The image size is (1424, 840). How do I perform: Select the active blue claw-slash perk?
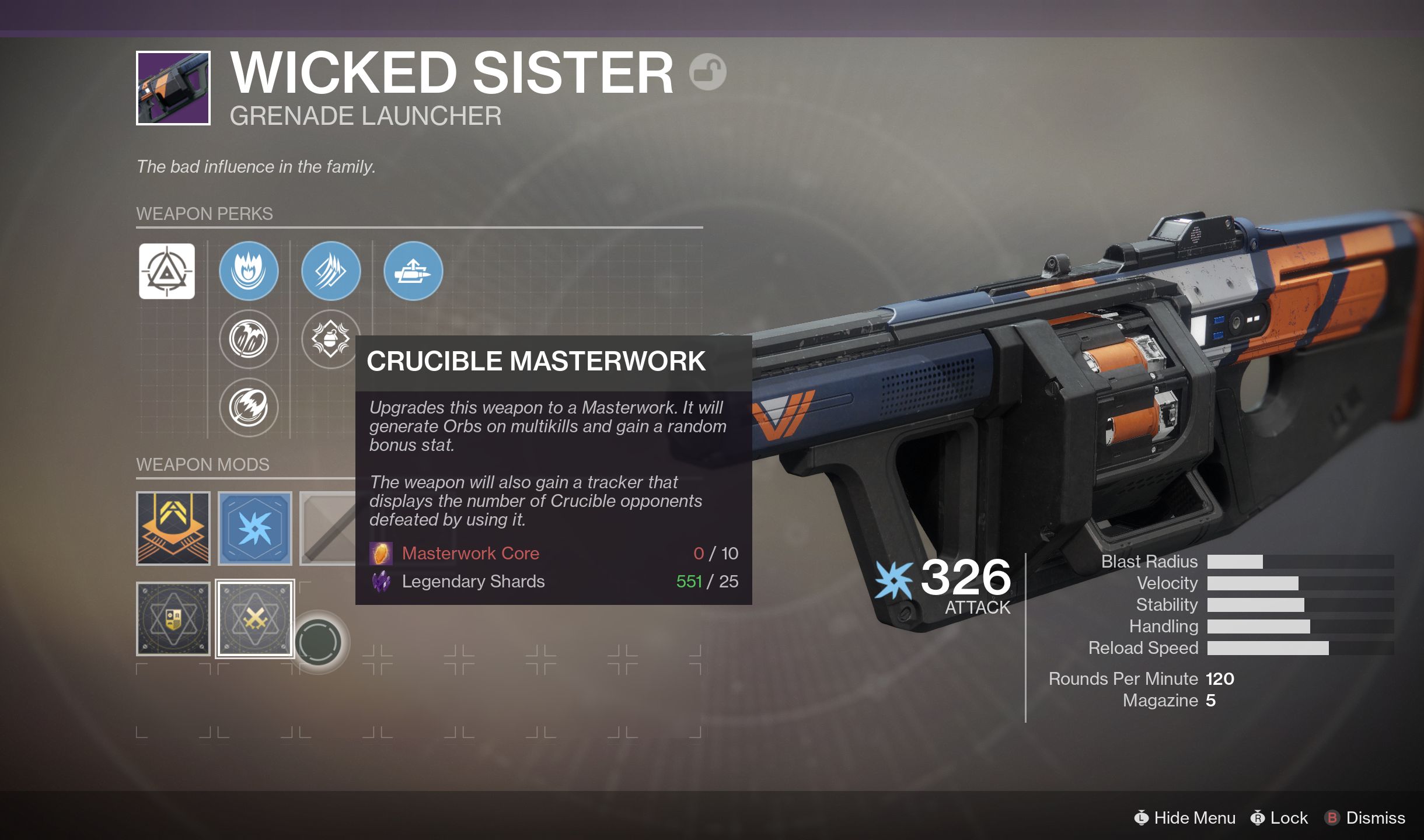[x=331, y=271]
